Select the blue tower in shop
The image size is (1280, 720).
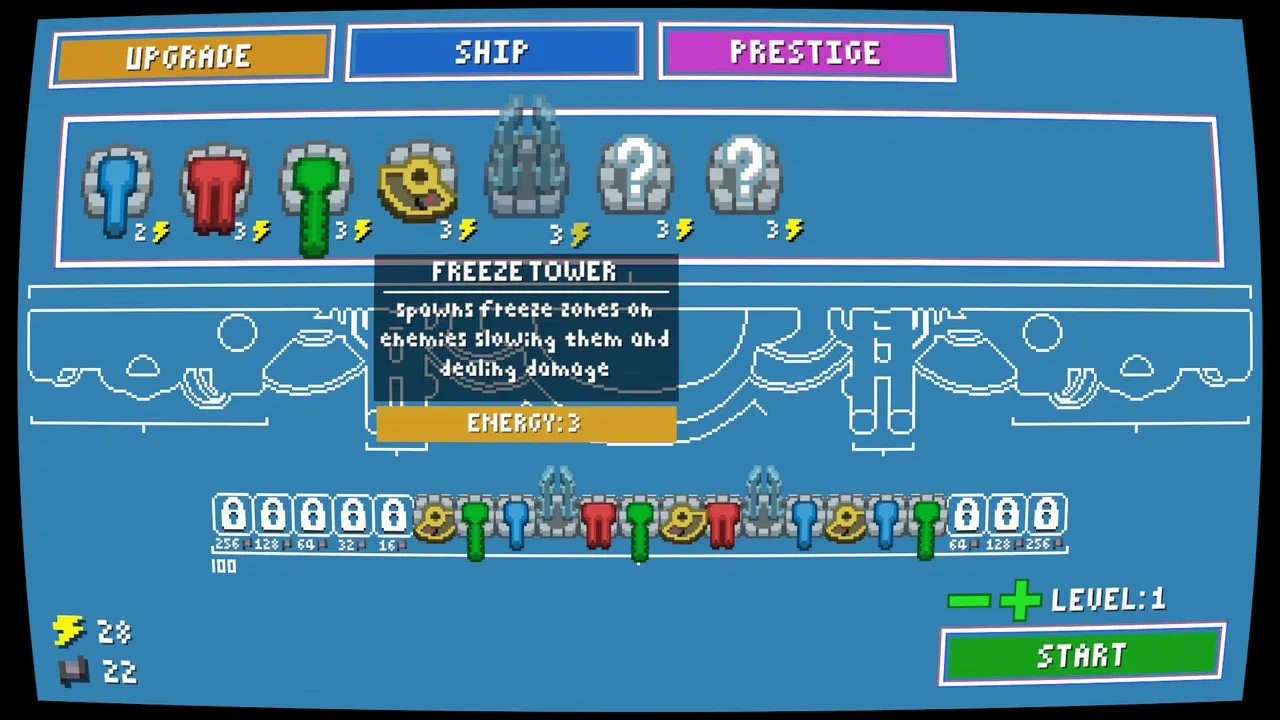tap(118, 190)
